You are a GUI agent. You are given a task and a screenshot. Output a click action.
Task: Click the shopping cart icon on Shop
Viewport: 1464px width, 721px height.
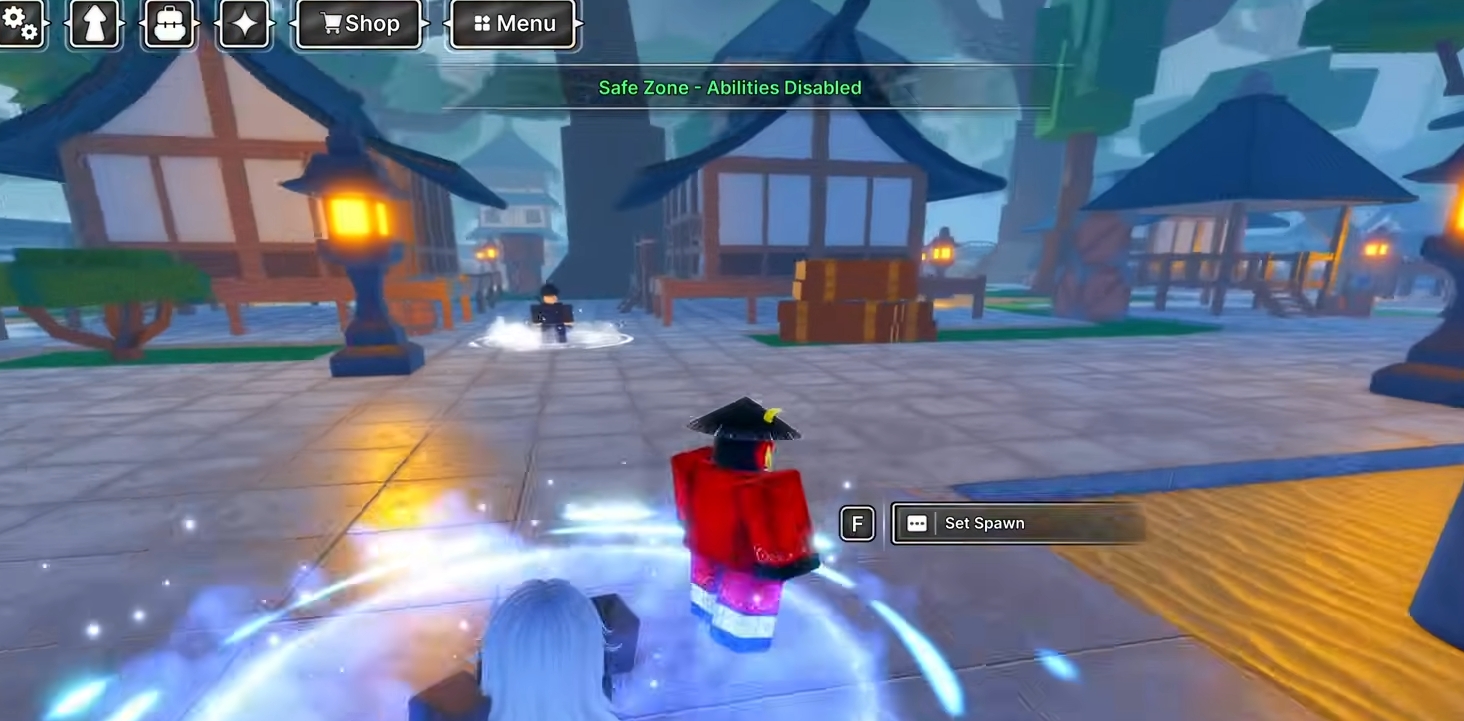point(330,23)
